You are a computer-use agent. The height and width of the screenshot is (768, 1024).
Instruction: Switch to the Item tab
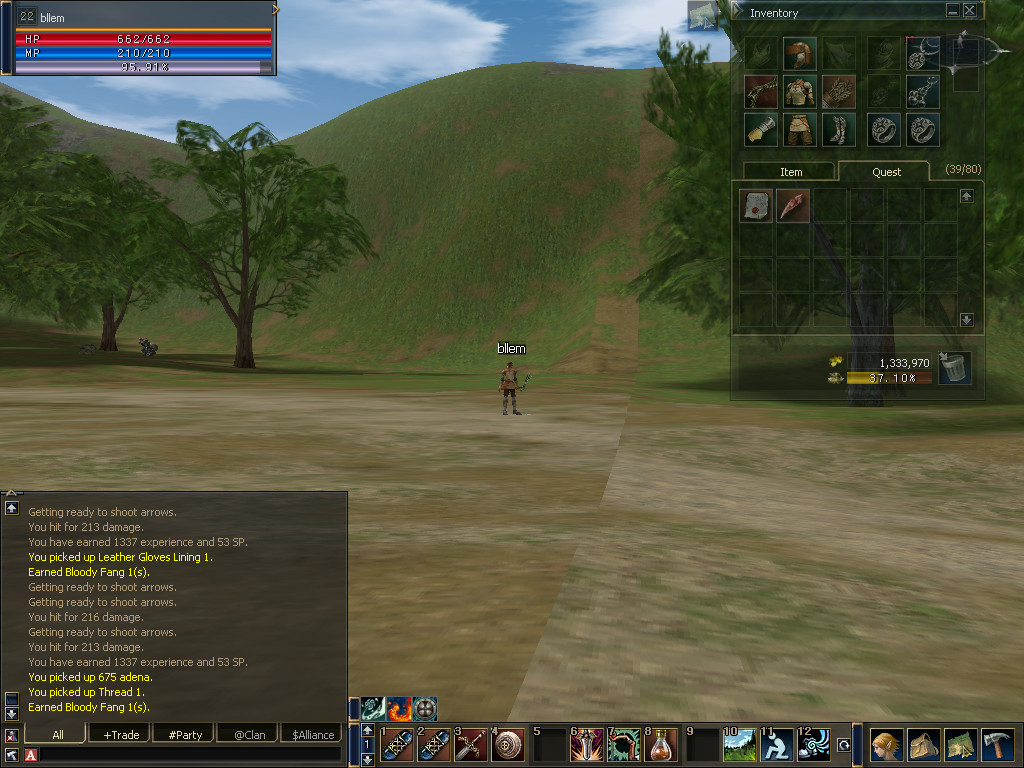791,172
